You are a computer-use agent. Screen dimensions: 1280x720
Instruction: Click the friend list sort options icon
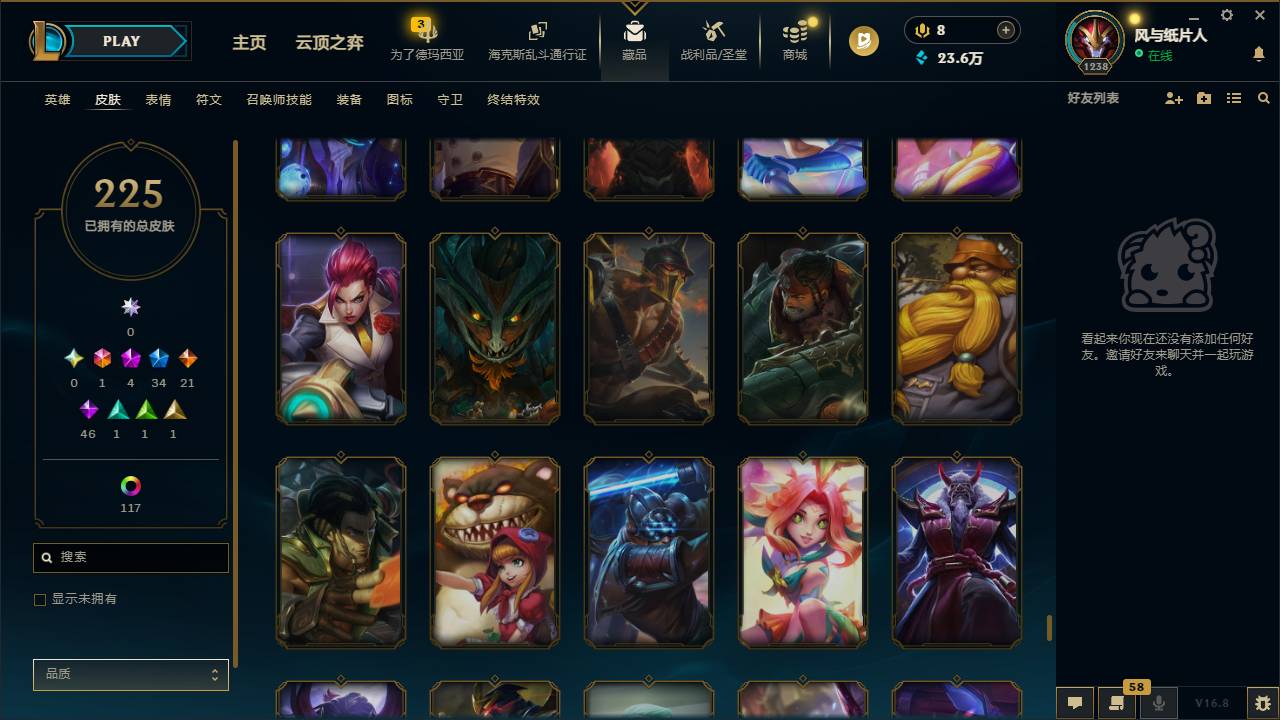[1233, 98]
